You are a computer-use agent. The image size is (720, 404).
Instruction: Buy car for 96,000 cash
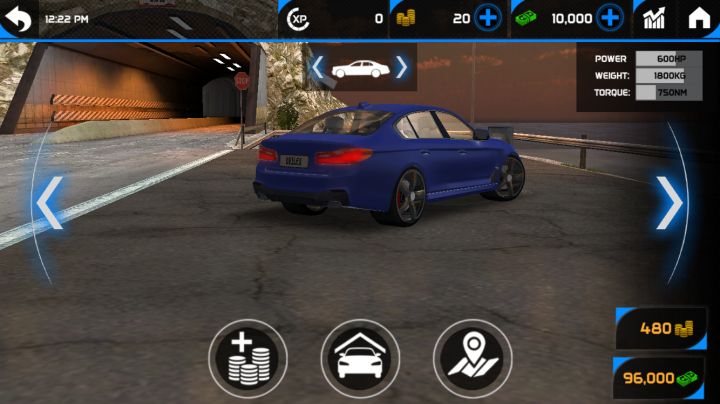coord(660,378)
